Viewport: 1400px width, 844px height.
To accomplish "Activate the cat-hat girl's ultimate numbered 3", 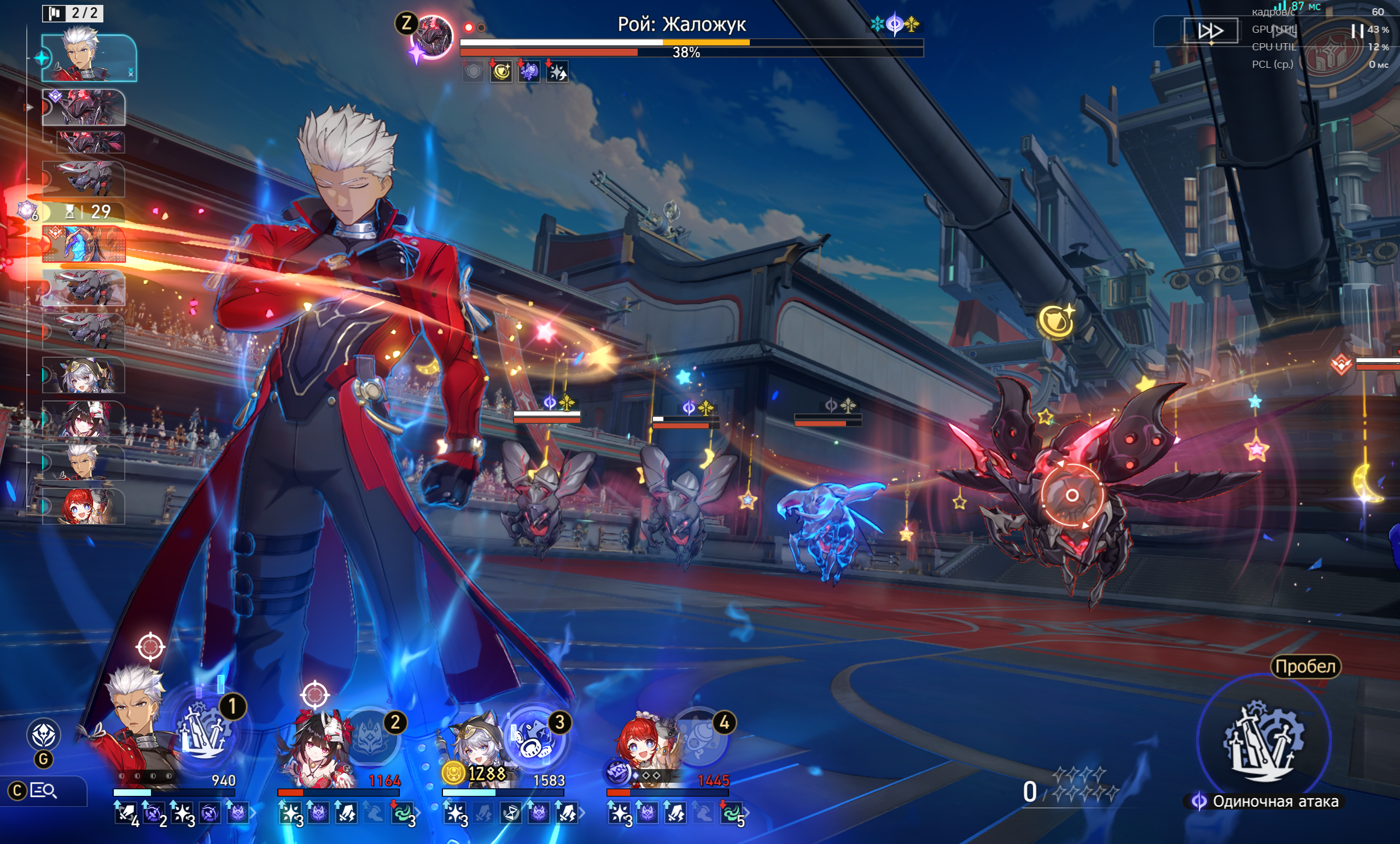I will pos(534,738).
